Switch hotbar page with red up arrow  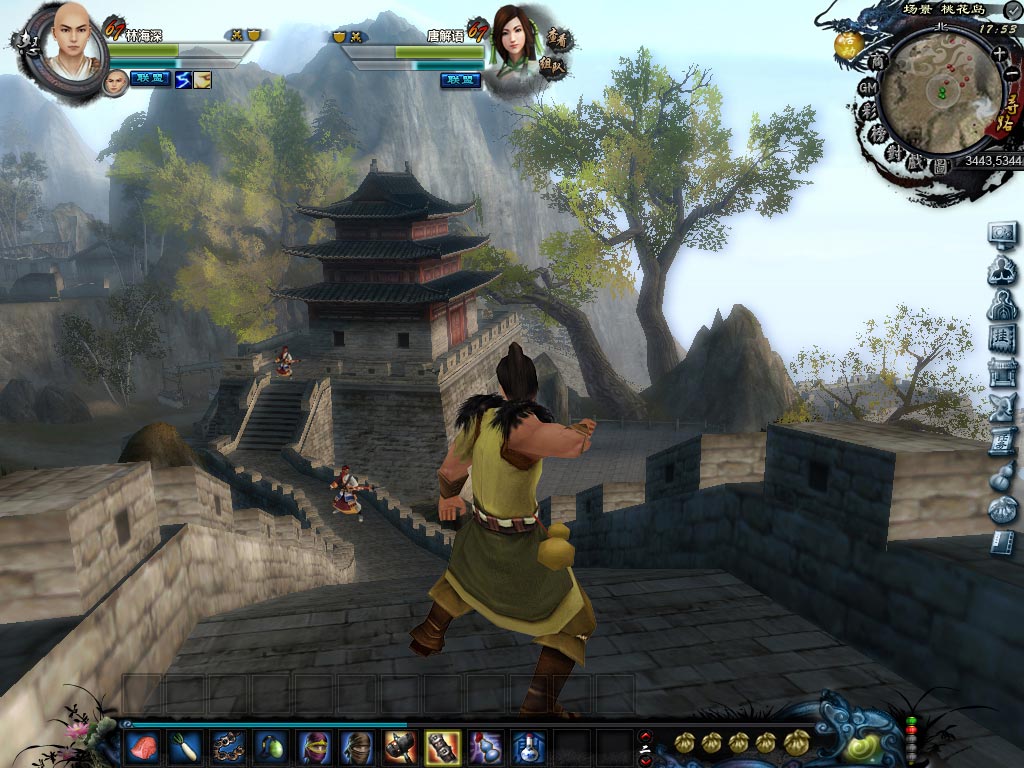645,736
